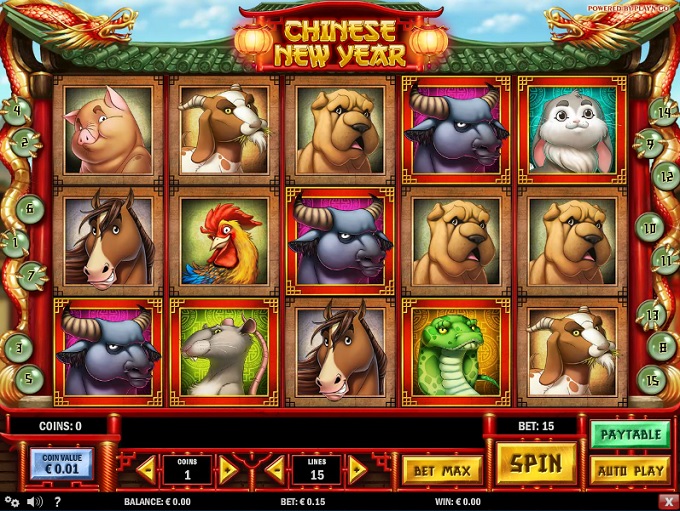The height and width of the screenshot is (511, 680).
Task: Hit the Bet Max button
Action: pos(442,469)
